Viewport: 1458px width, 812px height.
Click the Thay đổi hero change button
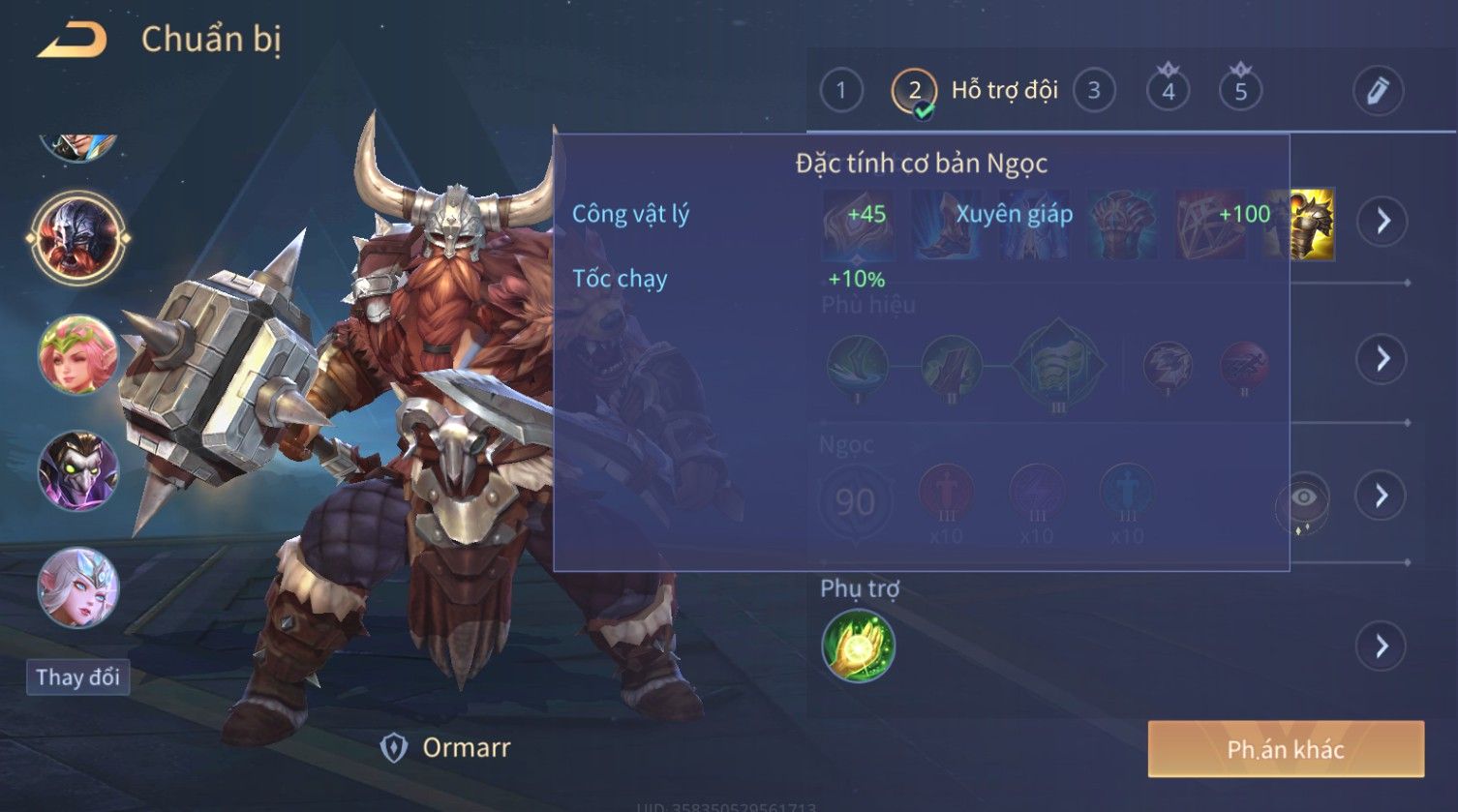(x=77, y=677)
